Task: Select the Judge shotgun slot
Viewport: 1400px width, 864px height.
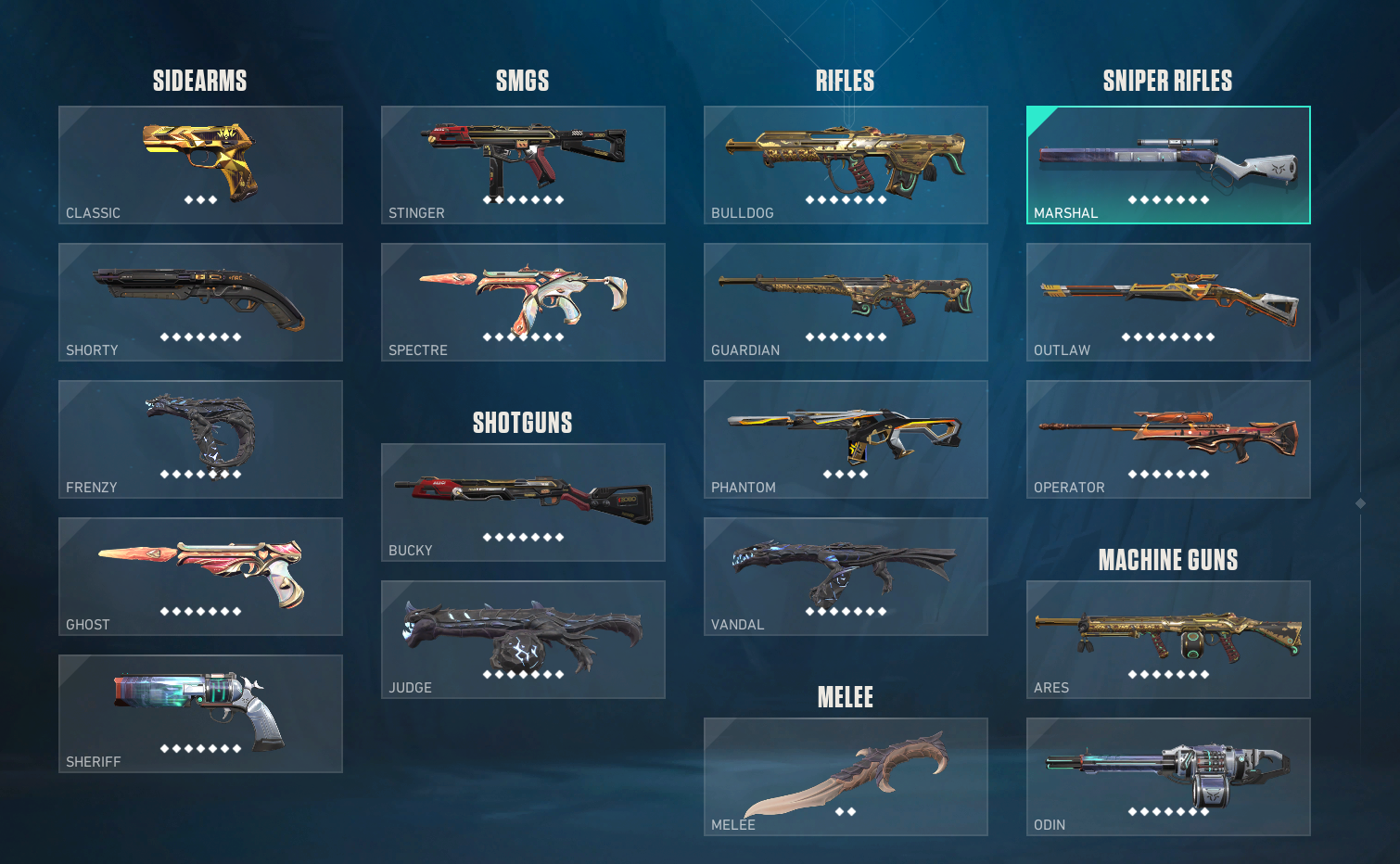Action: 523,640
